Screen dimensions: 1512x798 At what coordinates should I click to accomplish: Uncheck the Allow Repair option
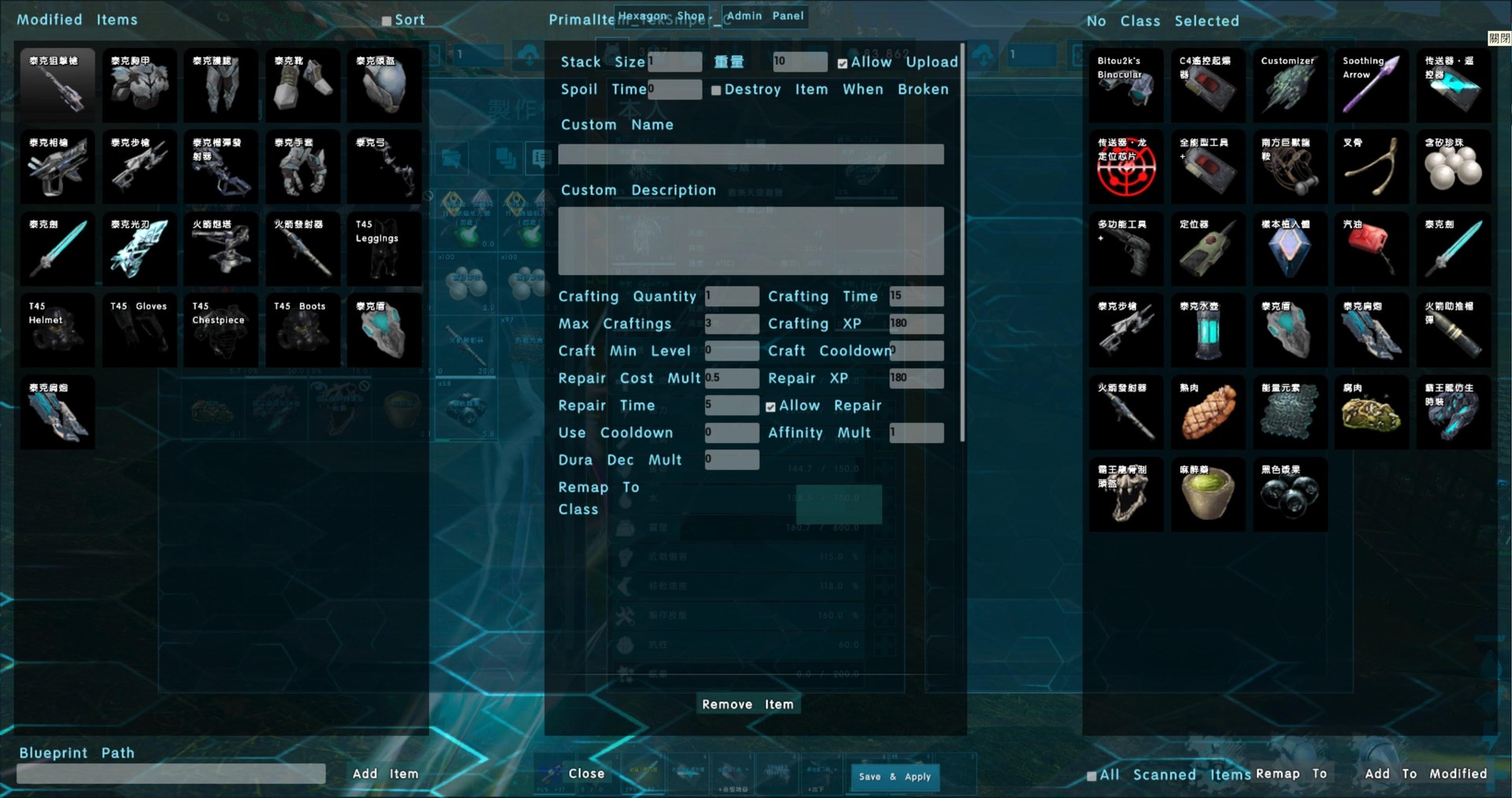(770, 406)
